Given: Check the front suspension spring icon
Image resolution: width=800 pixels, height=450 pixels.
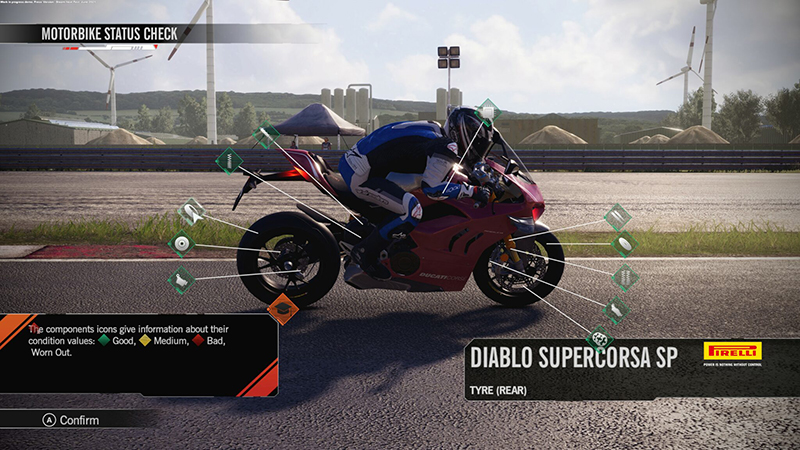Looking at the screenshot, I should [625, 275].
